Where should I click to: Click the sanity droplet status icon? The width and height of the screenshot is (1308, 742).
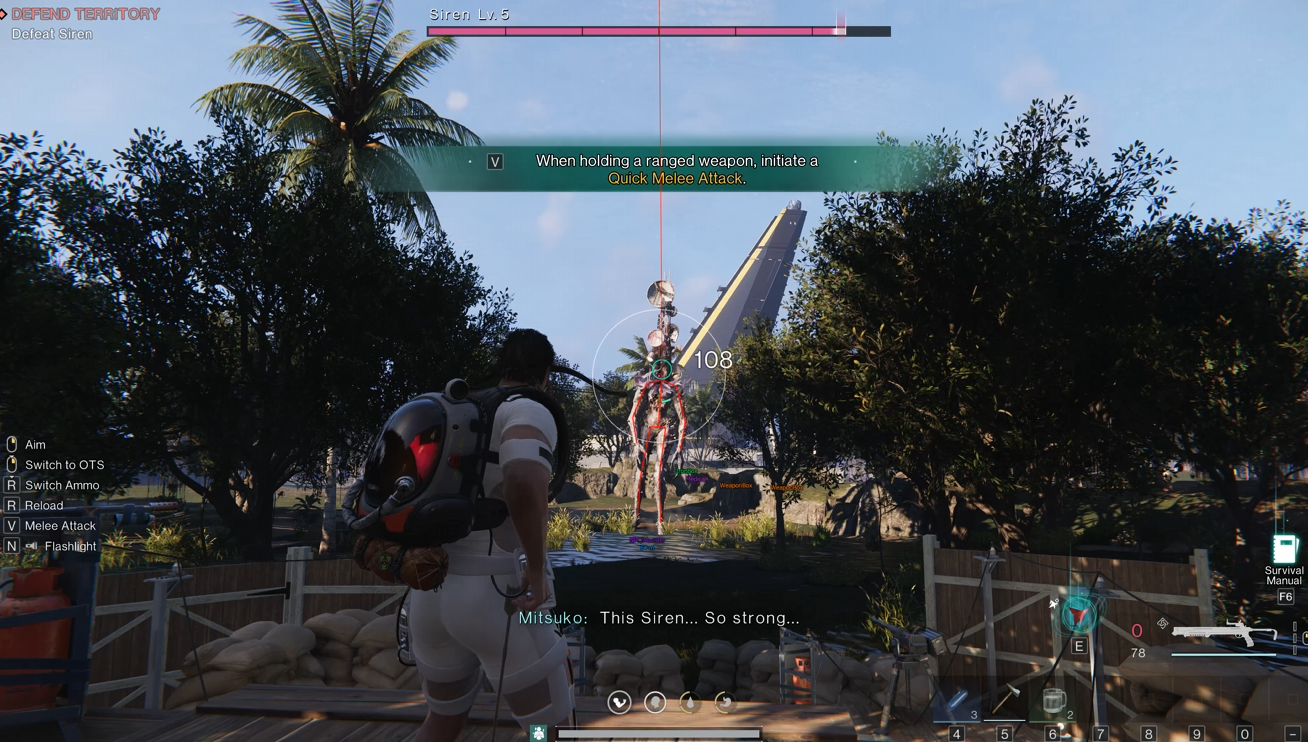coord(690,703)
